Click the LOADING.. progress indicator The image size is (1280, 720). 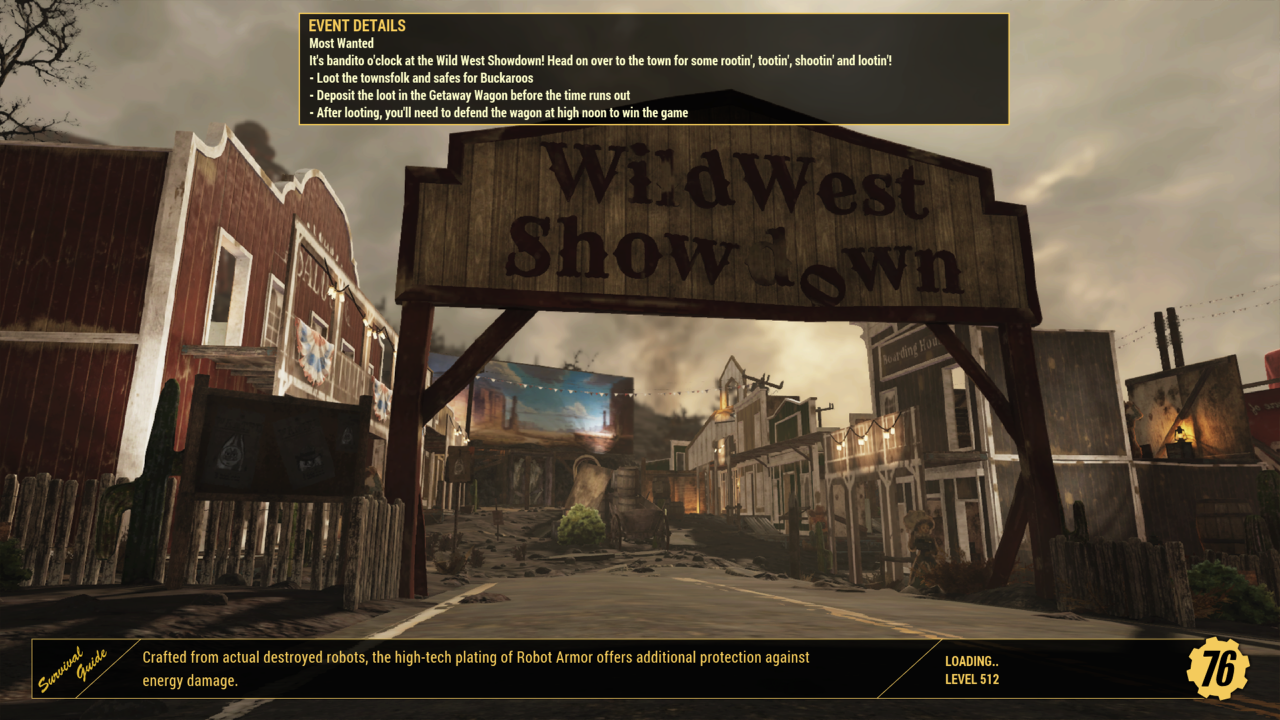point(970,661)
